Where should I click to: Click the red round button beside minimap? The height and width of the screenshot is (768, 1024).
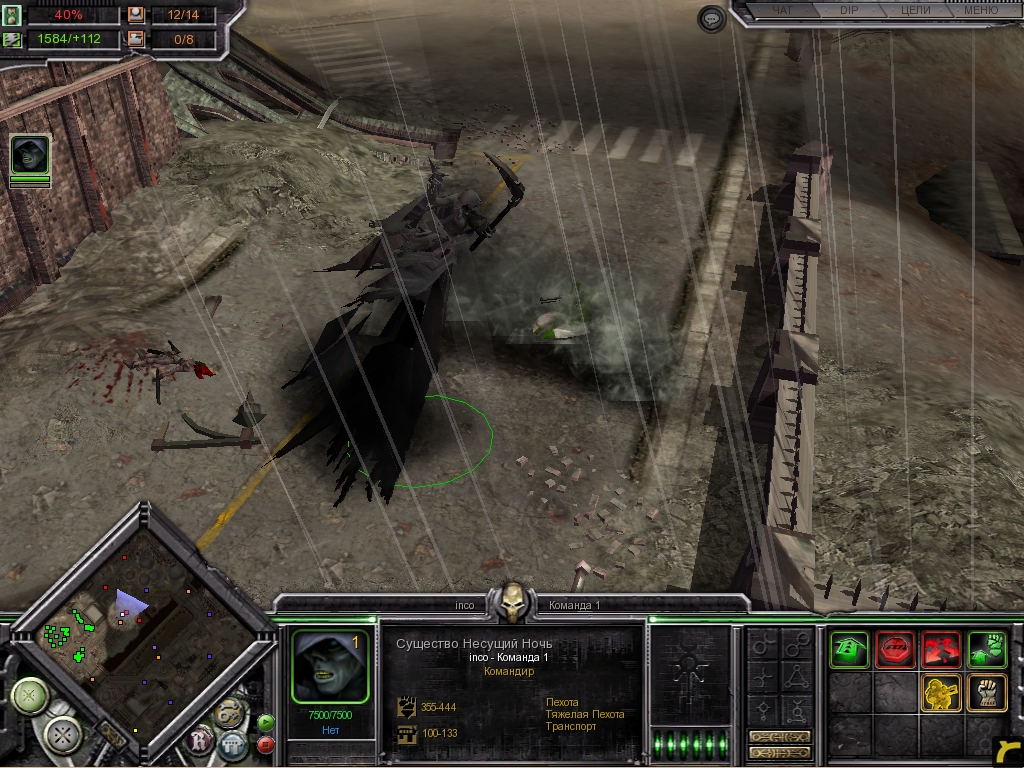[266, 744]
